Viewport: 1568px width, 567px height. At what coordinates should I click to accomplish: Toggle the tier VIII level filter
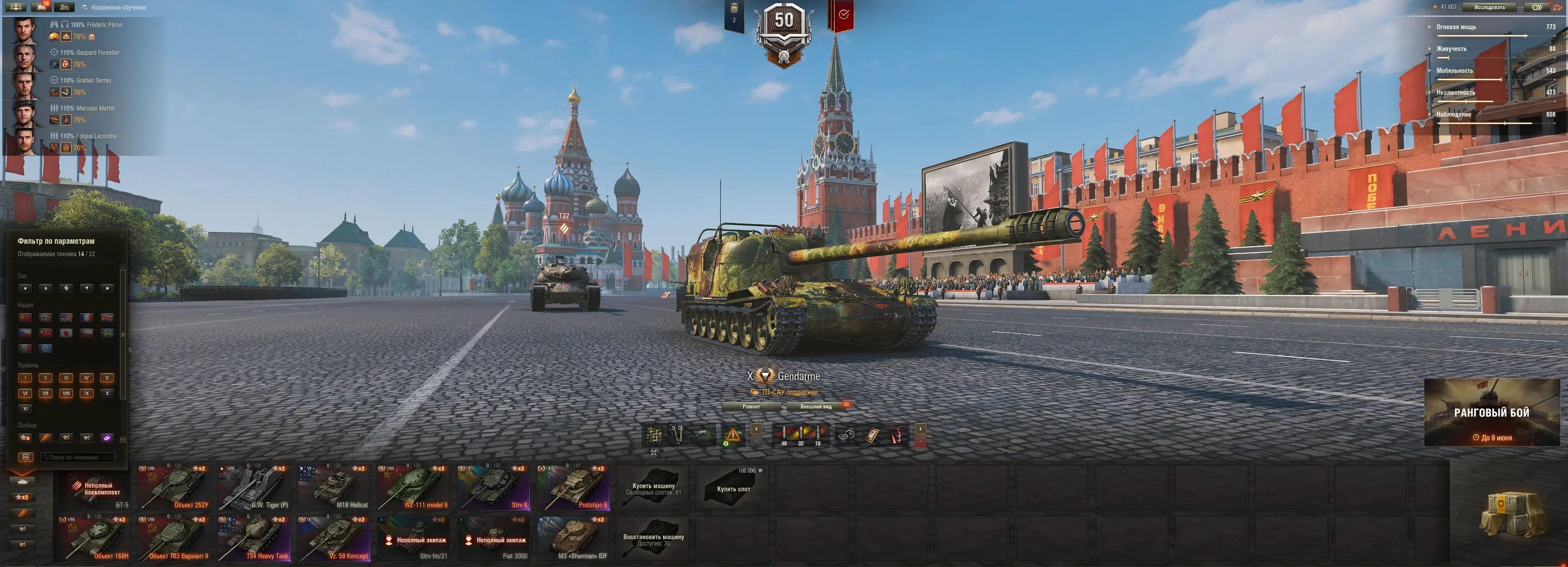(66, 394)
